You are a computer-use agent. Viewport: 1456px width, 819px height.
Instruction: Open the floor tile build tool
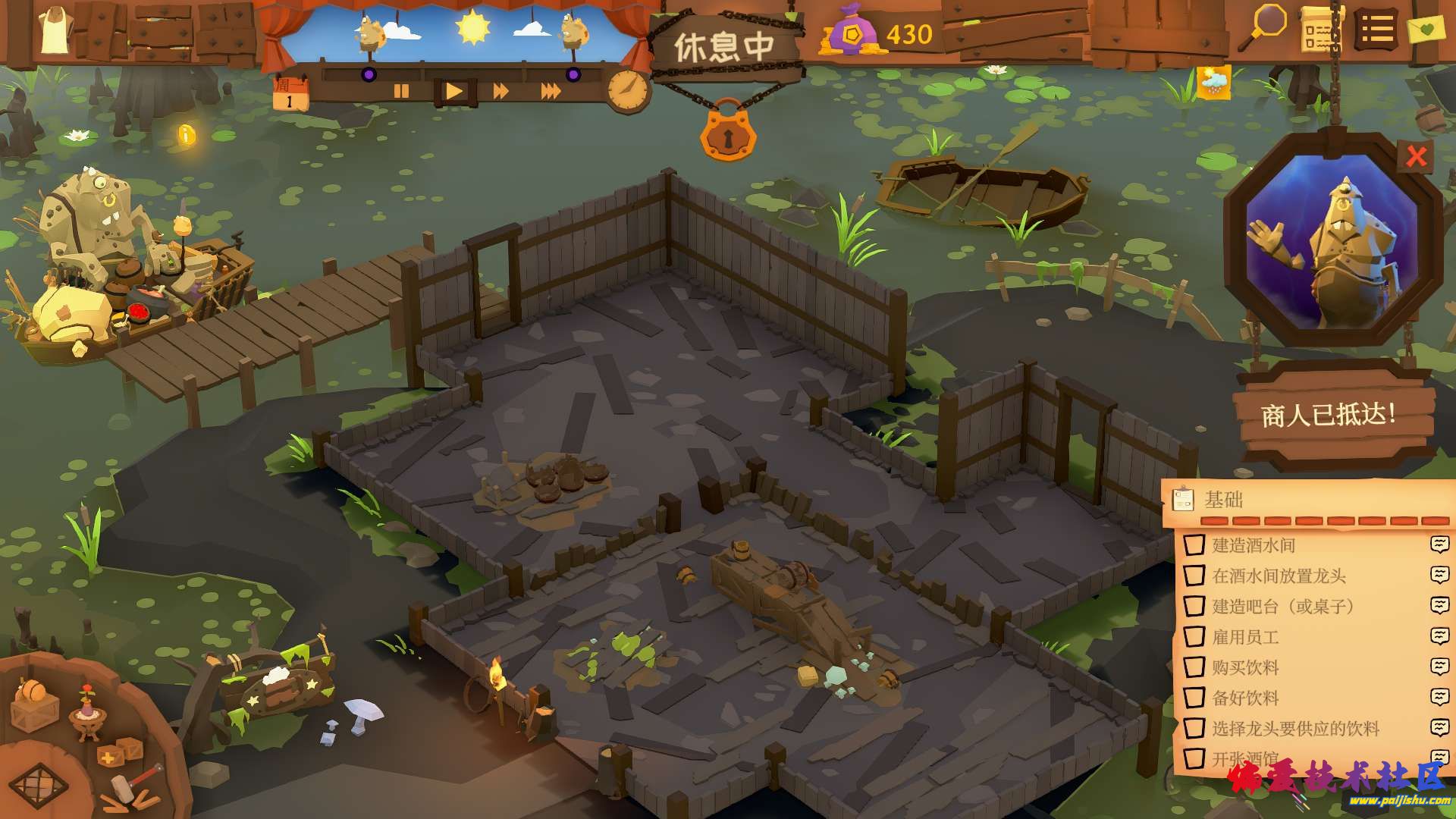38,785
